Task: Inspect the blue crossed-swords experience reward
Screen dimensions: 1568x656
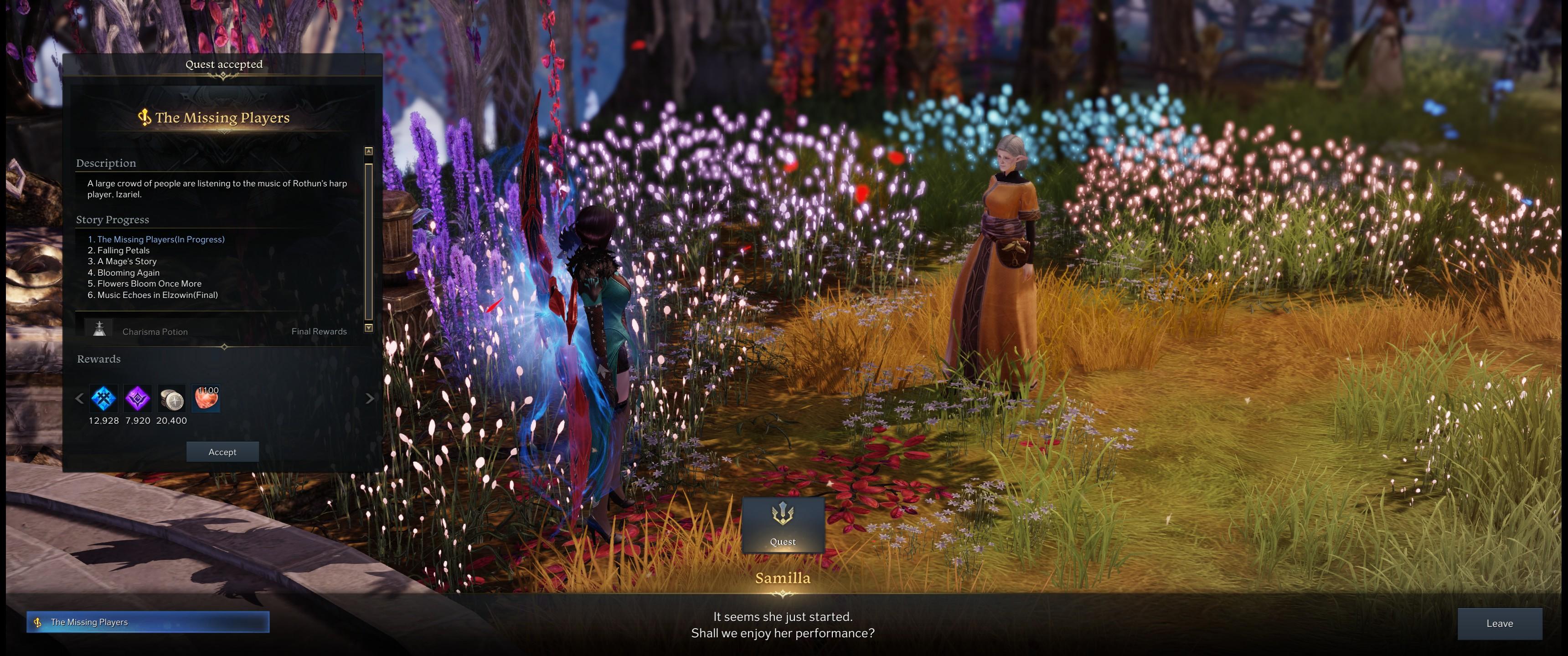Action: 103,399
